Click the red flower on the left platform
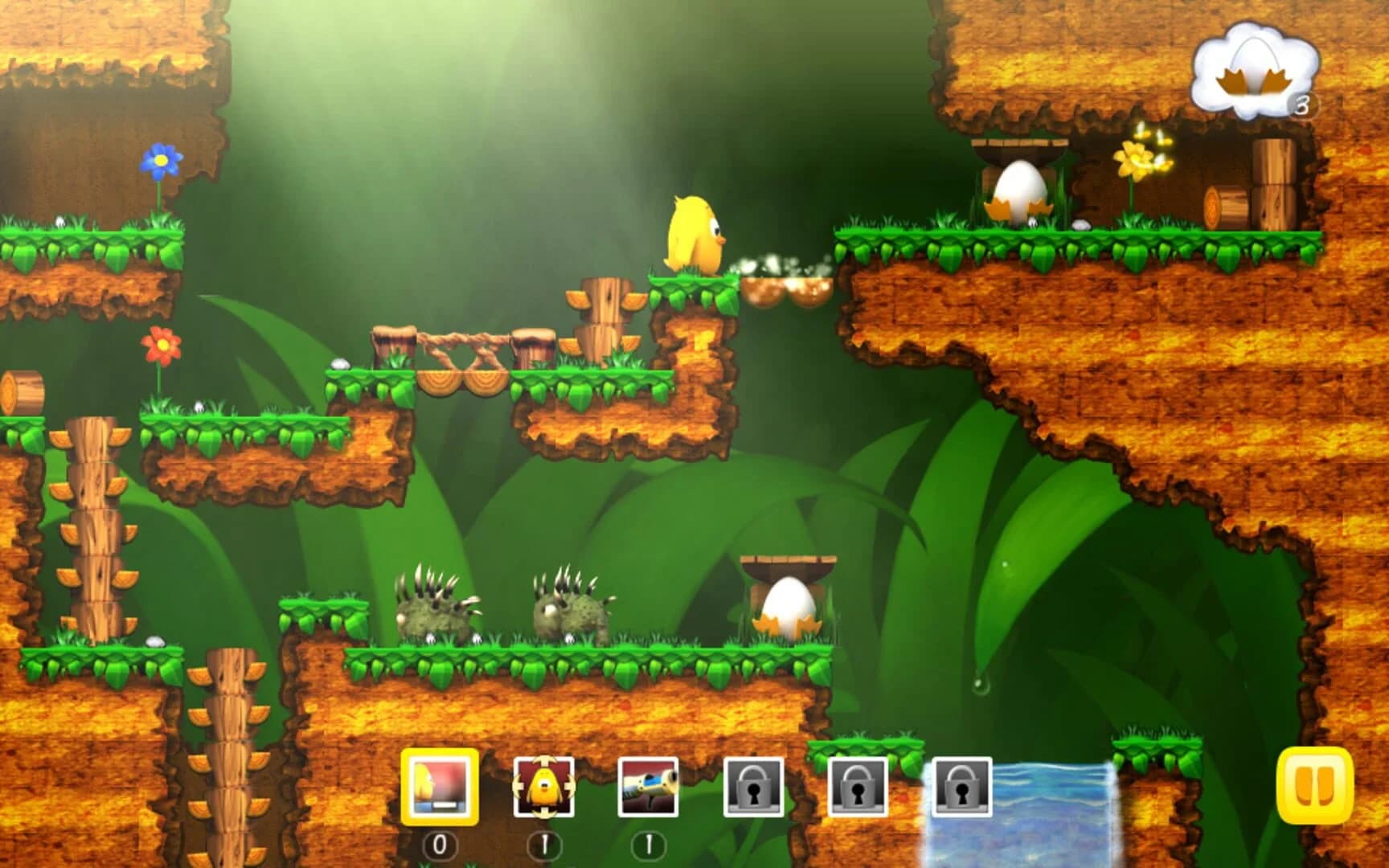Screen dimensions: 1389x868 pos(161,344)
